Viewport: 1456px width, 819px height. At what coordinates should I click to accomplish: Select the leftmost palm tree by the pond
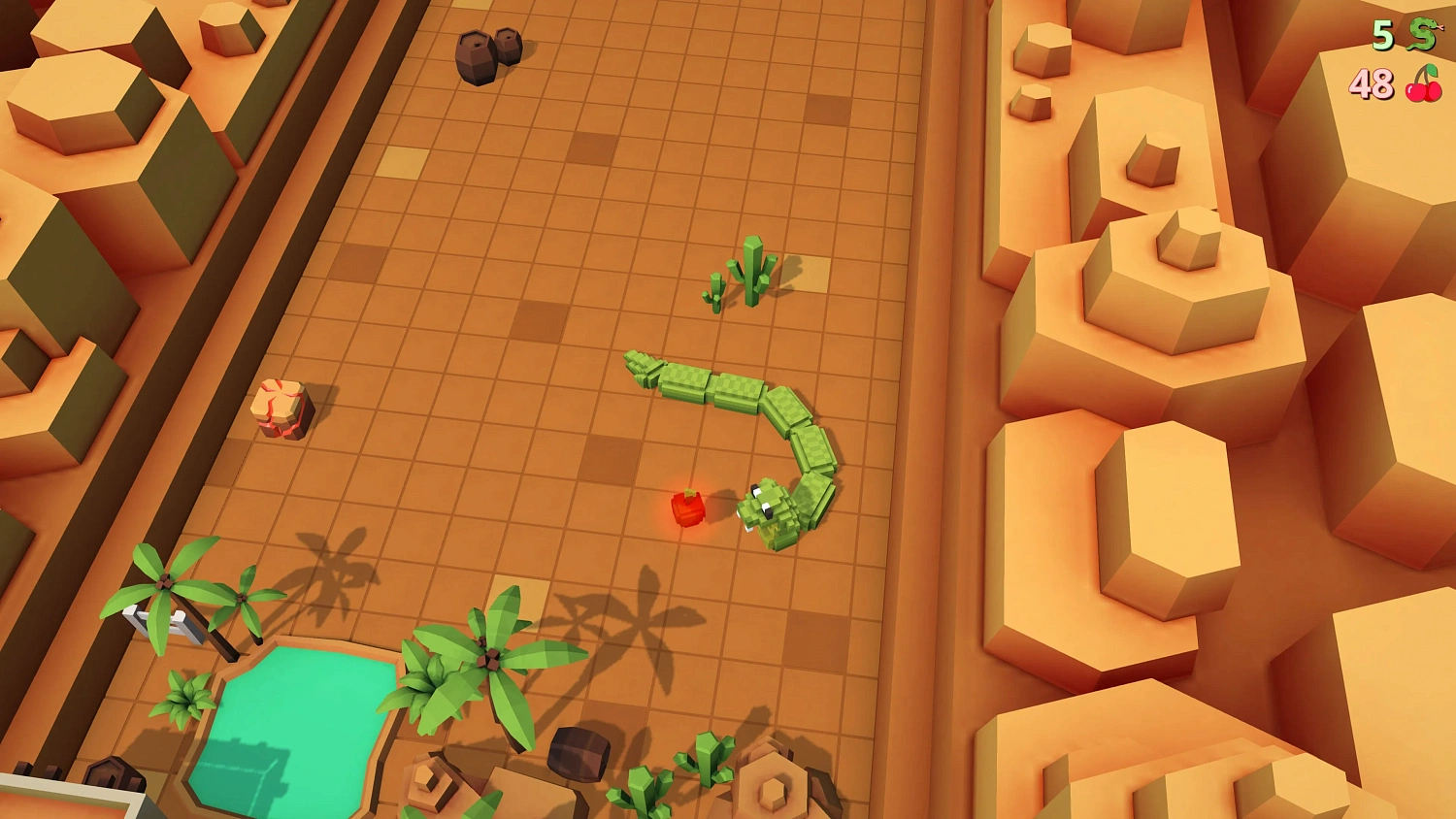coord(163,582)
